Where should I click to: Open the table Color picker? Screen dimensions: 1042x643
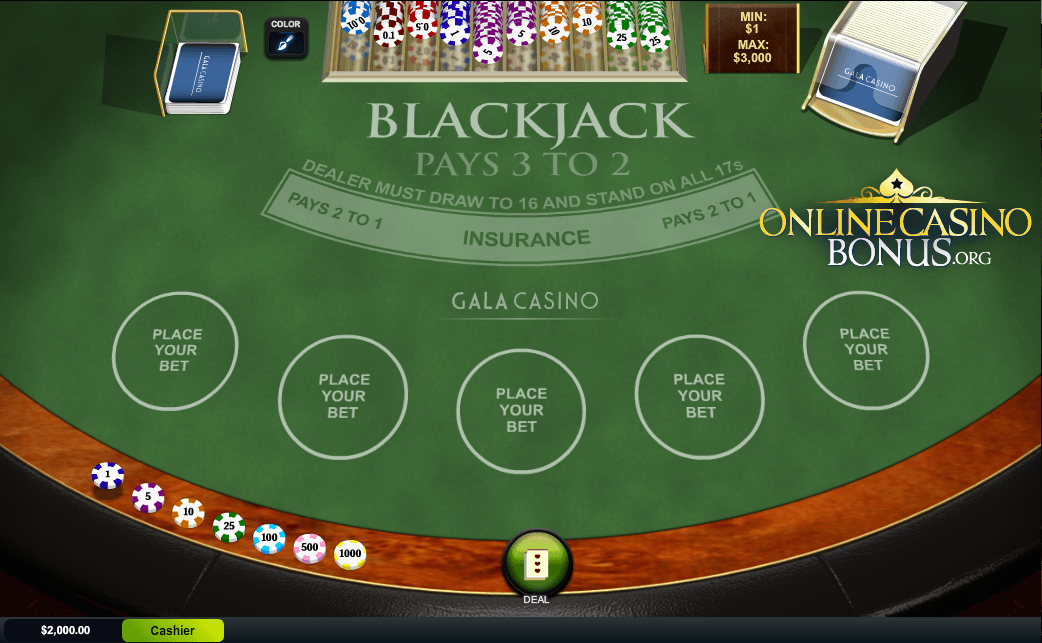pyautogui.click(x=286, y=38)
